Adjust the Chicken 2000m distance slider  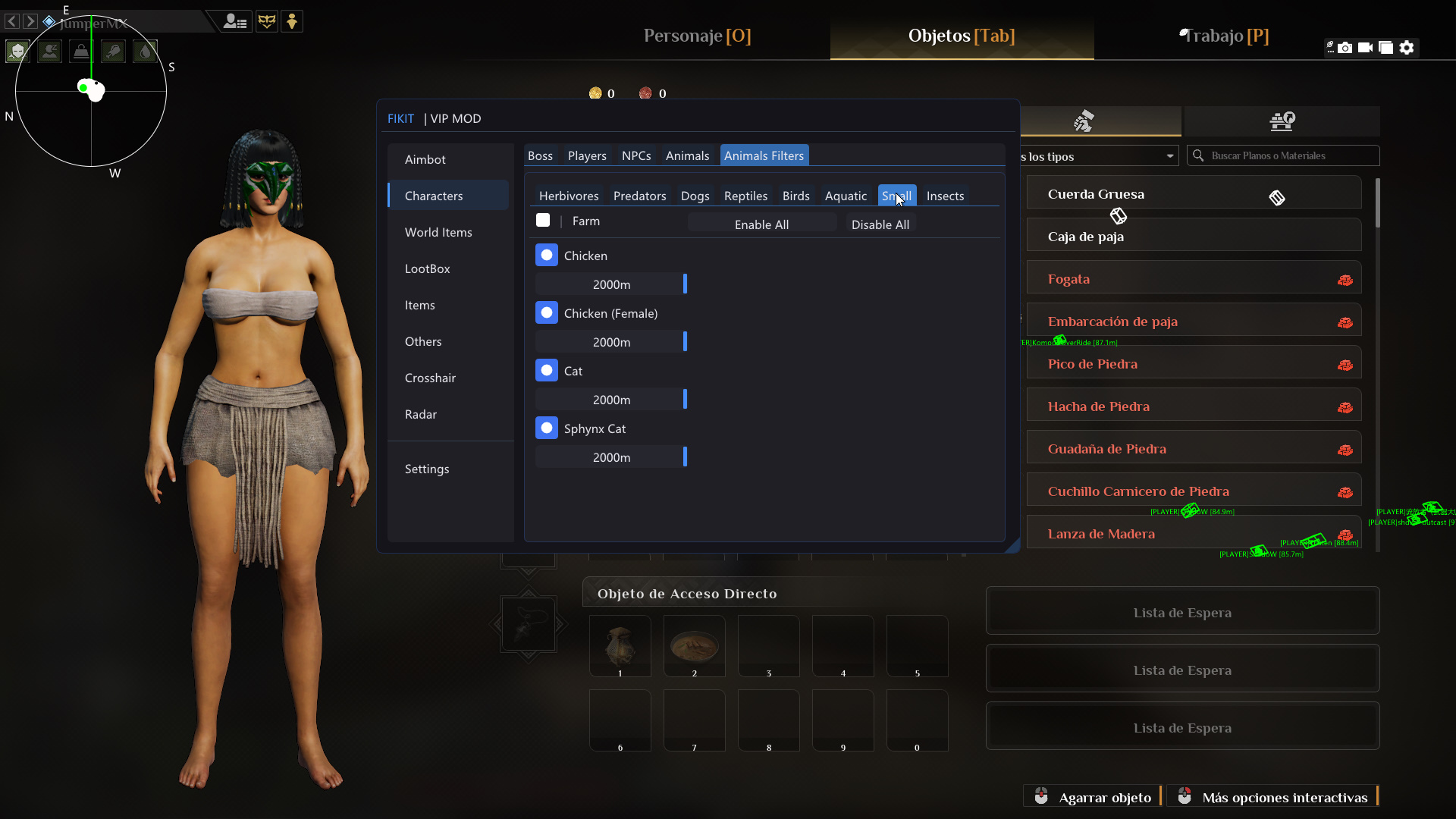pyautogui.click(x=683, y=284)
